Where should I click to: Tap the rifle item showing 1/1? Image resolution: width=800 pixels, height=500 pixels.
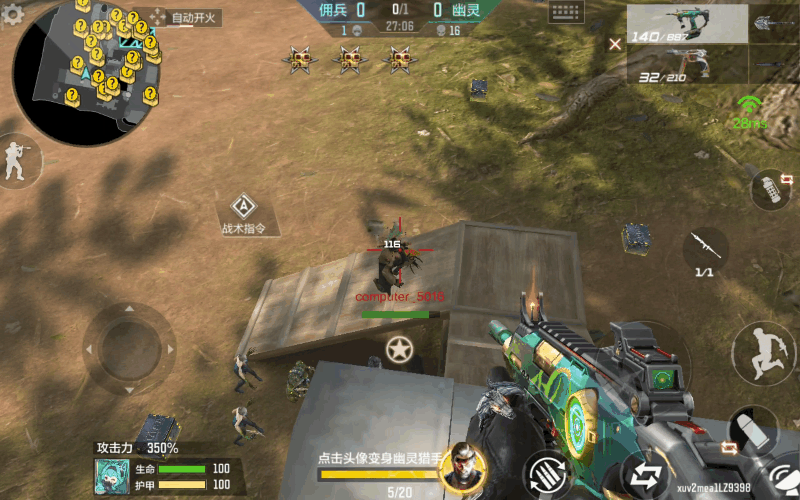[x=705, y=251]
